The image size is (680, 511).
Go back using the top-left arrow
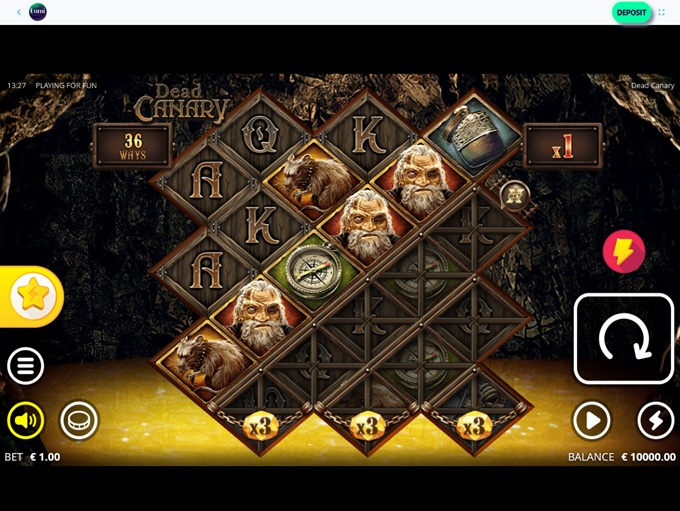point(18,12)
